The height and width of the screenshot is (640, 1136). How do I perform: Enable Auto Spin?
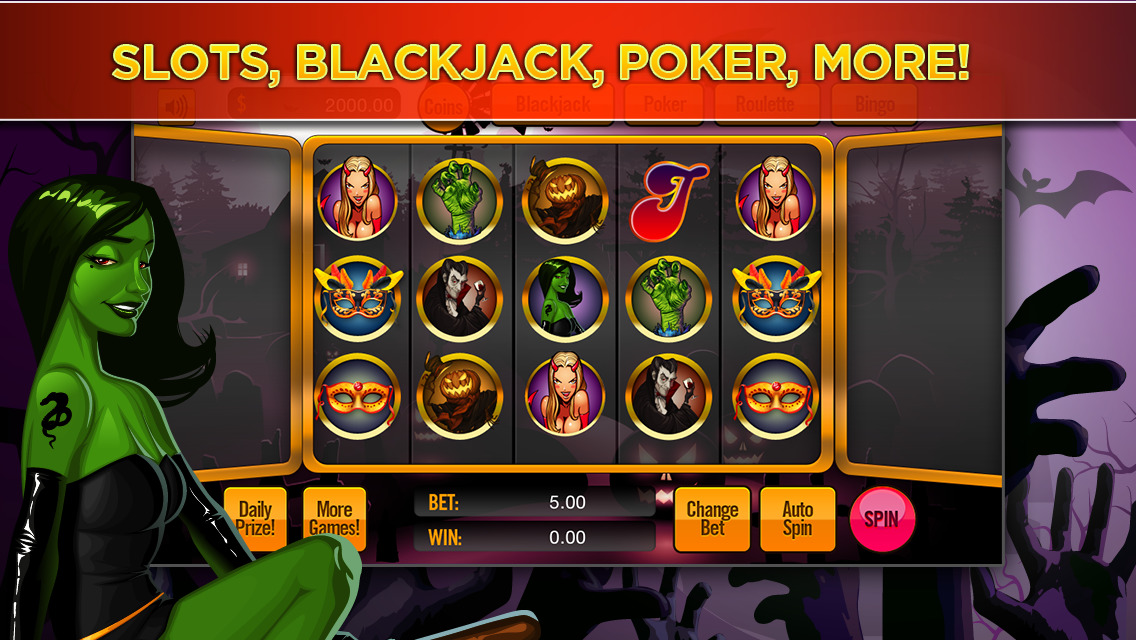[x=797, y=519]
